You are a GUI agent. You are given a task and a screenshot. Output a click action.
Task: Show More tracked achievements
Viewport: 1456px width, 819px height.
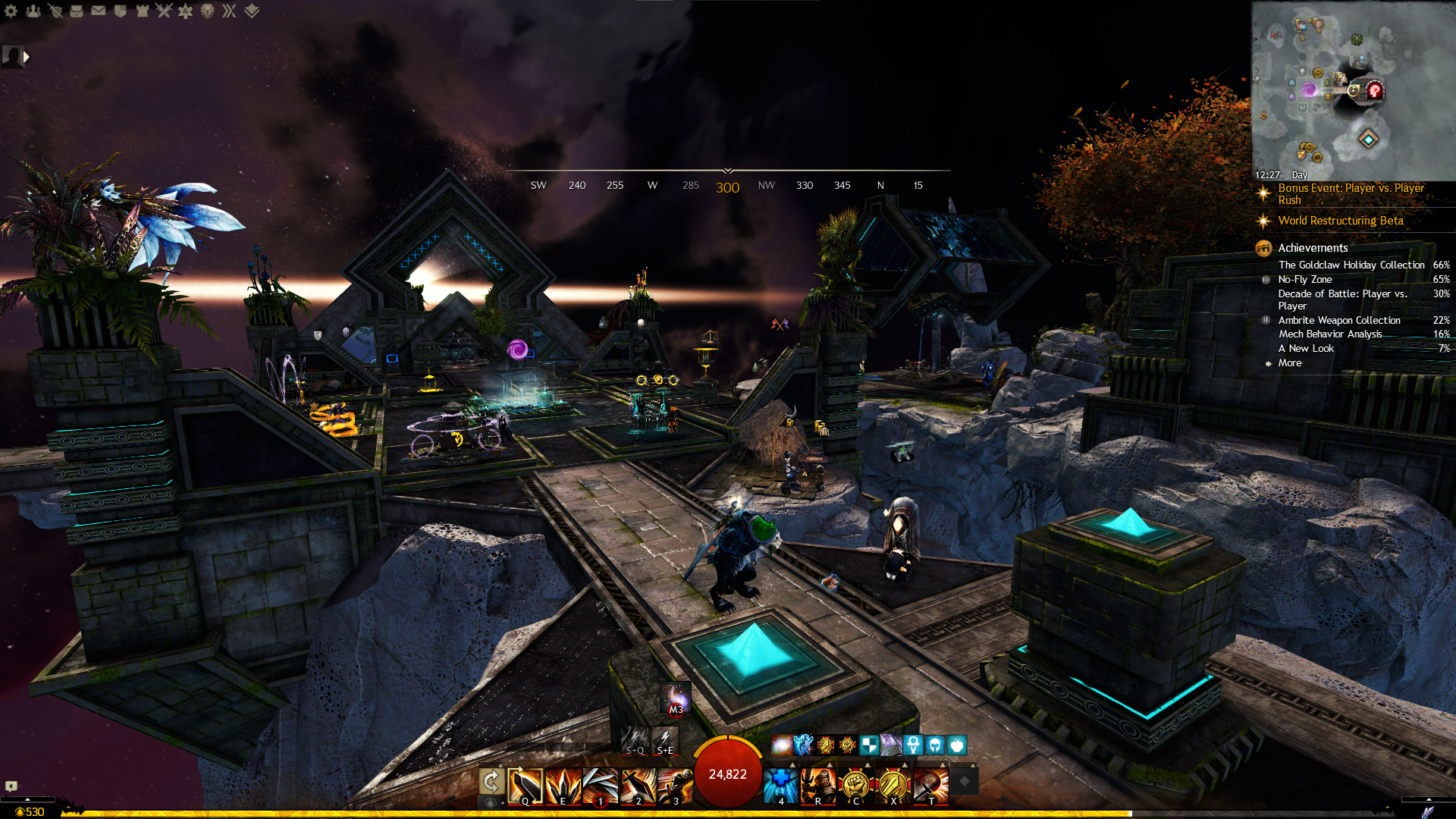[1289, 363]
